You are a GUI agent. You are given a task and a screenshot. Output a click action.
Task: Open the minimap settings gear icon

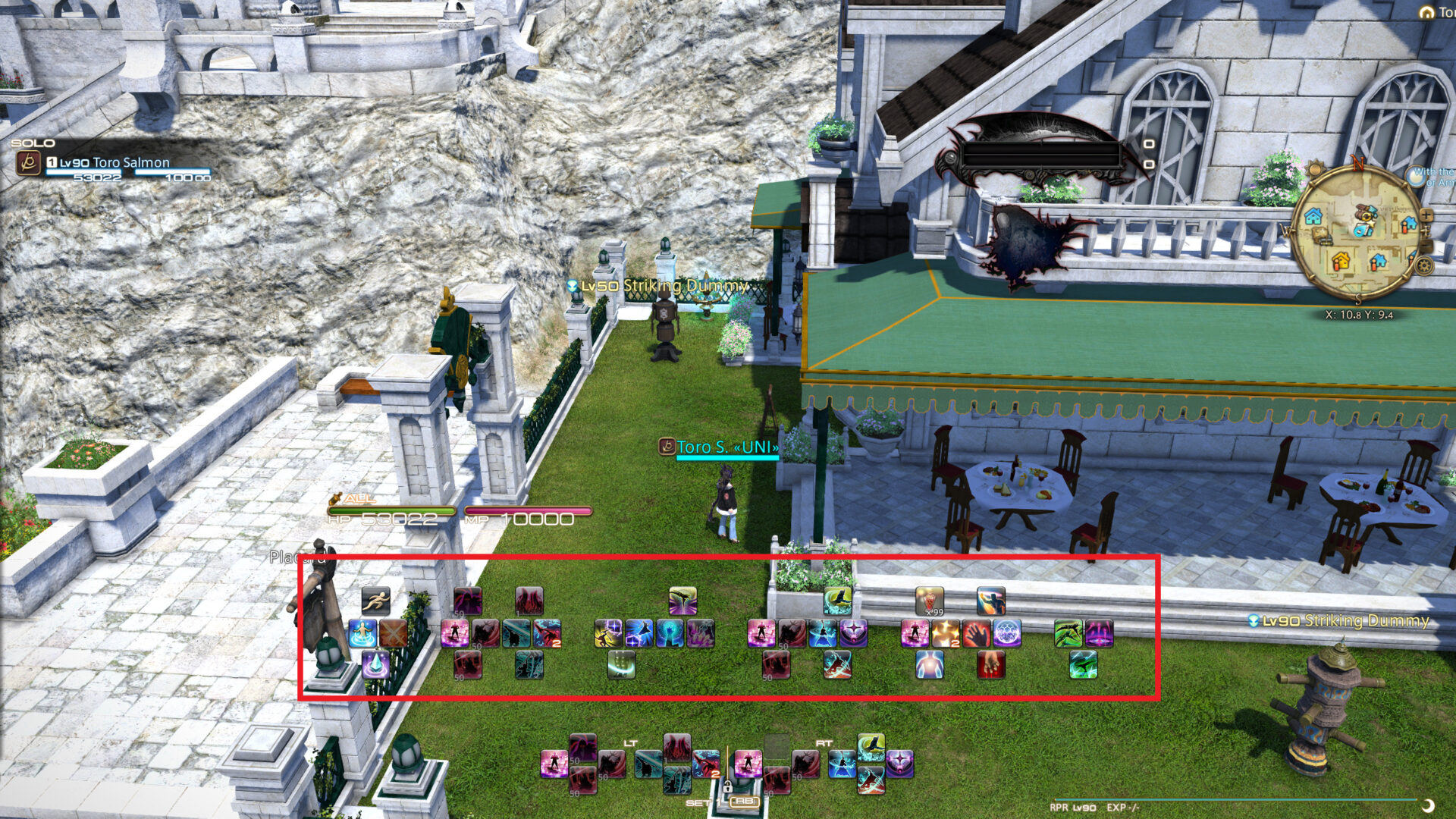click(1423, 265)
